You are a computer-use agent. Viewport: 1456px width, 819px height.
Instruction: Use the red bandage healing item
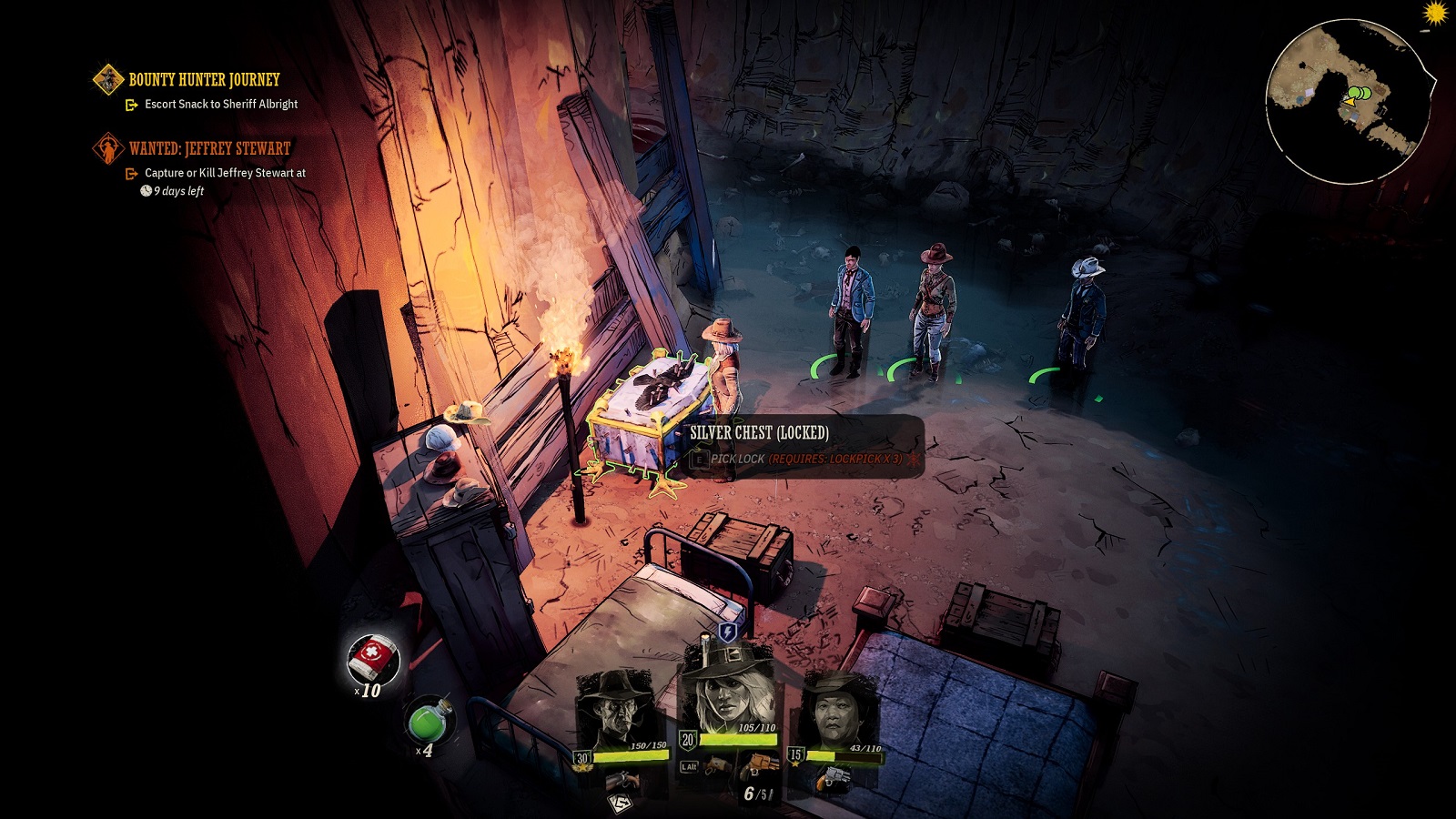372,658
